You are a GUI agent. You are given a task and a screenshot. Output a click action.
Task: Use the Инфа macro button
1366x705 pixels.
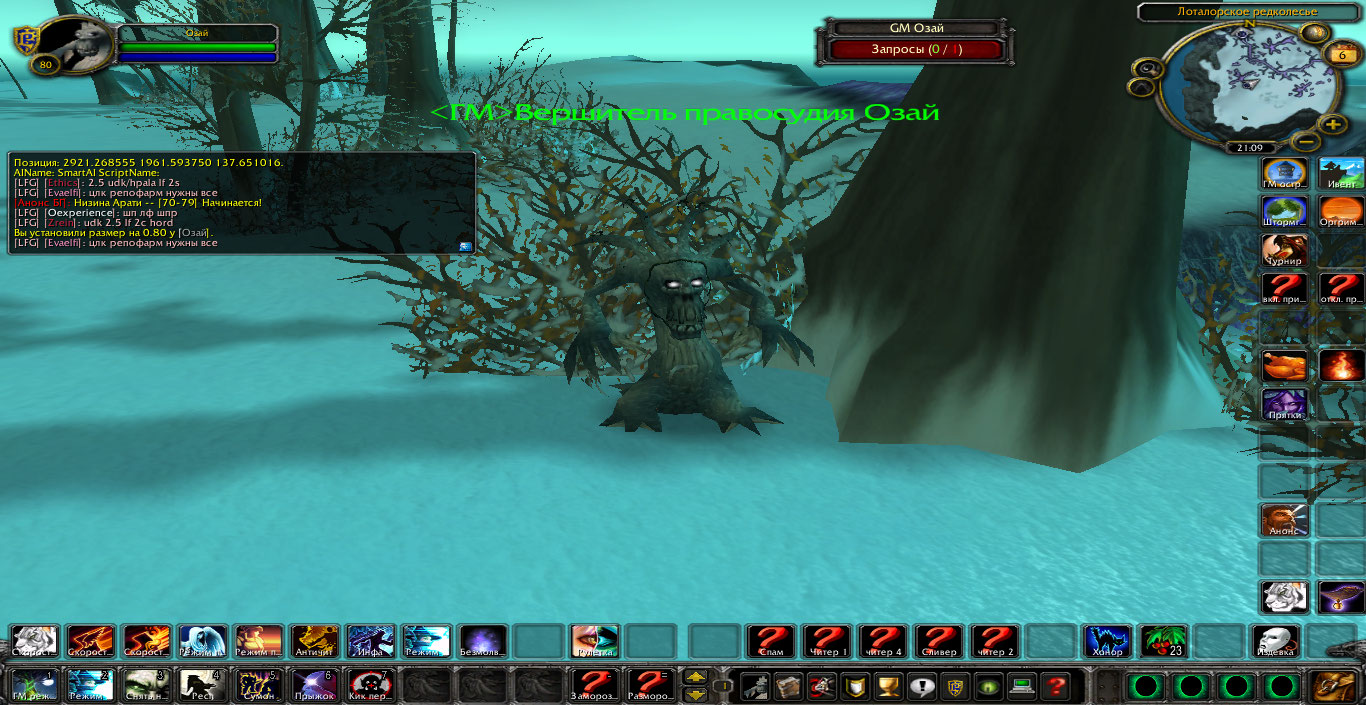click(371, 641)
